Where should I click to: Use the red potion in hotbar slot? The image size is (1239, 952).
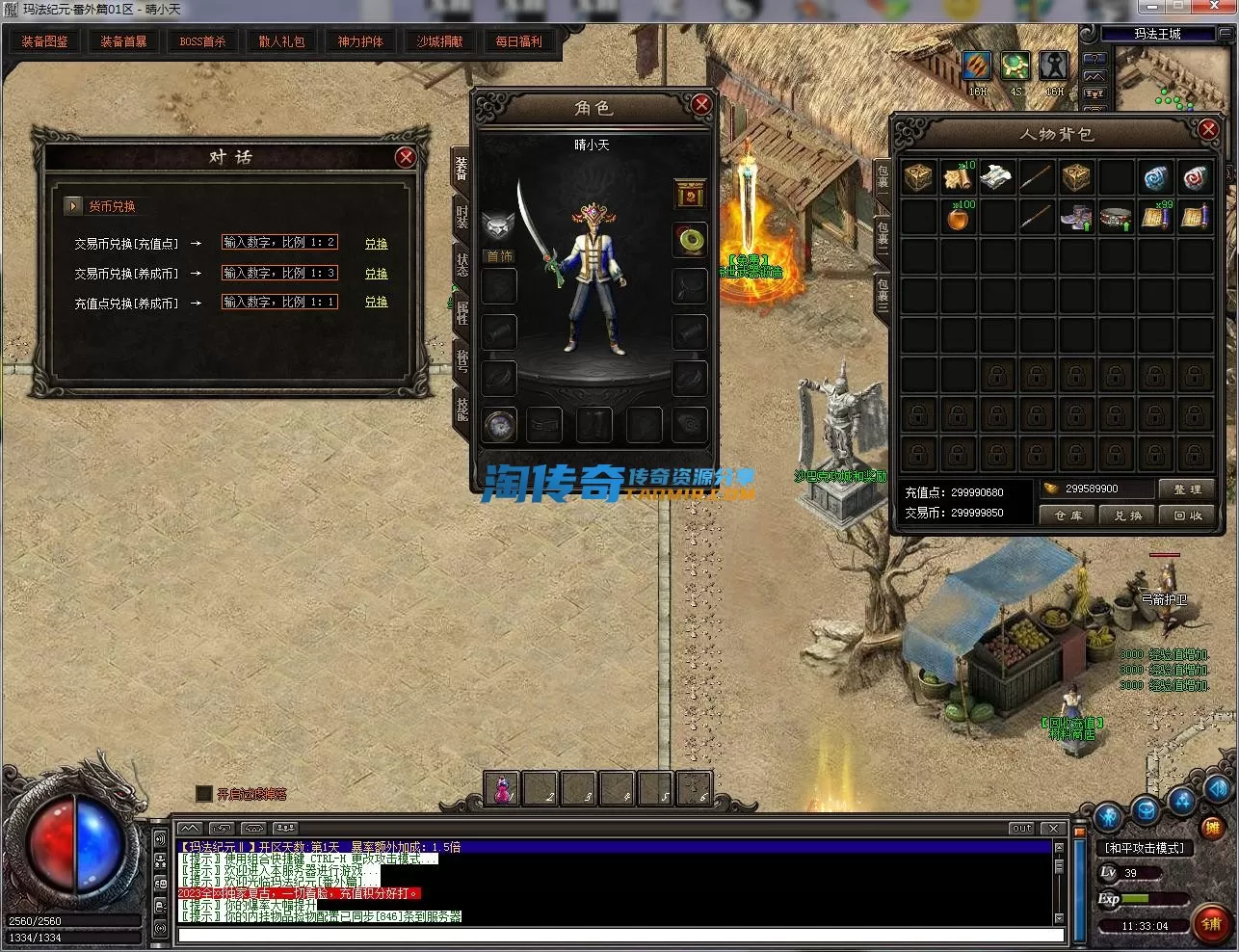[x=502, y=788]
